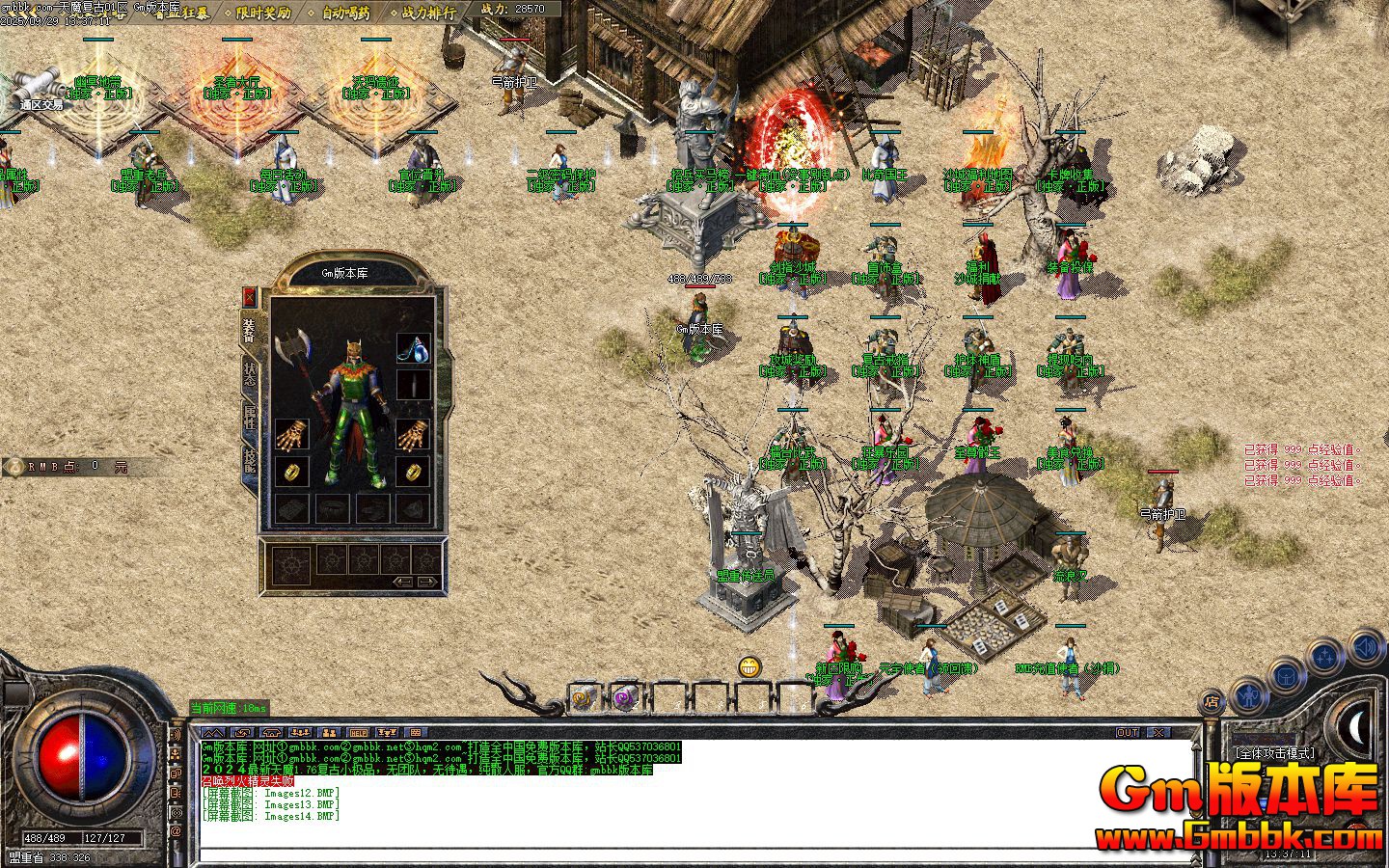Click the 限时奖励 timed reward button
The height and width of the screenshot is (868, 1389).
(x=262, y=13)
